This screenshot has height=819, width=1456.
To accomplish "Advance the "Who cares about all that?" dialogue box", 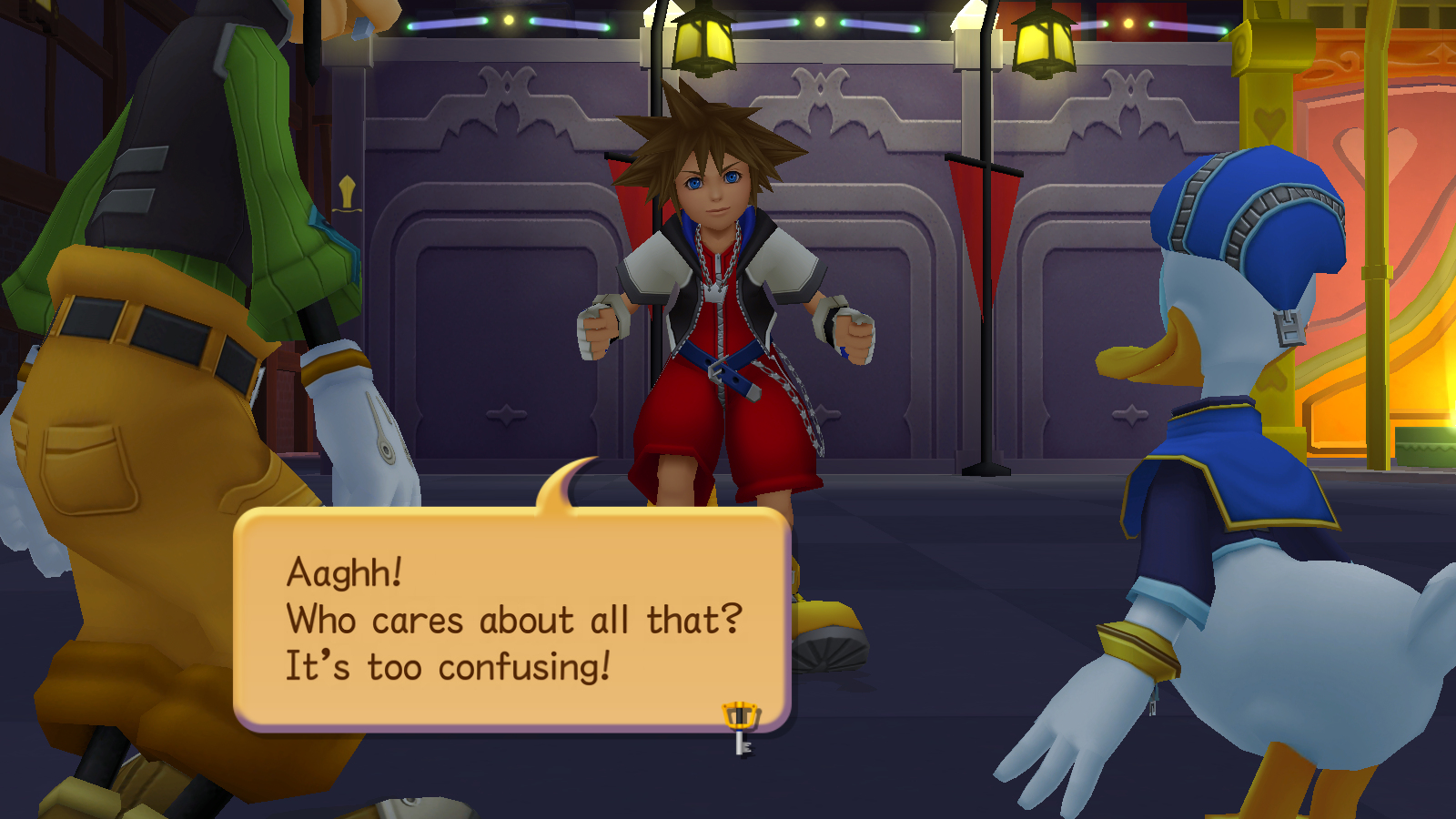I will (511, 619).
